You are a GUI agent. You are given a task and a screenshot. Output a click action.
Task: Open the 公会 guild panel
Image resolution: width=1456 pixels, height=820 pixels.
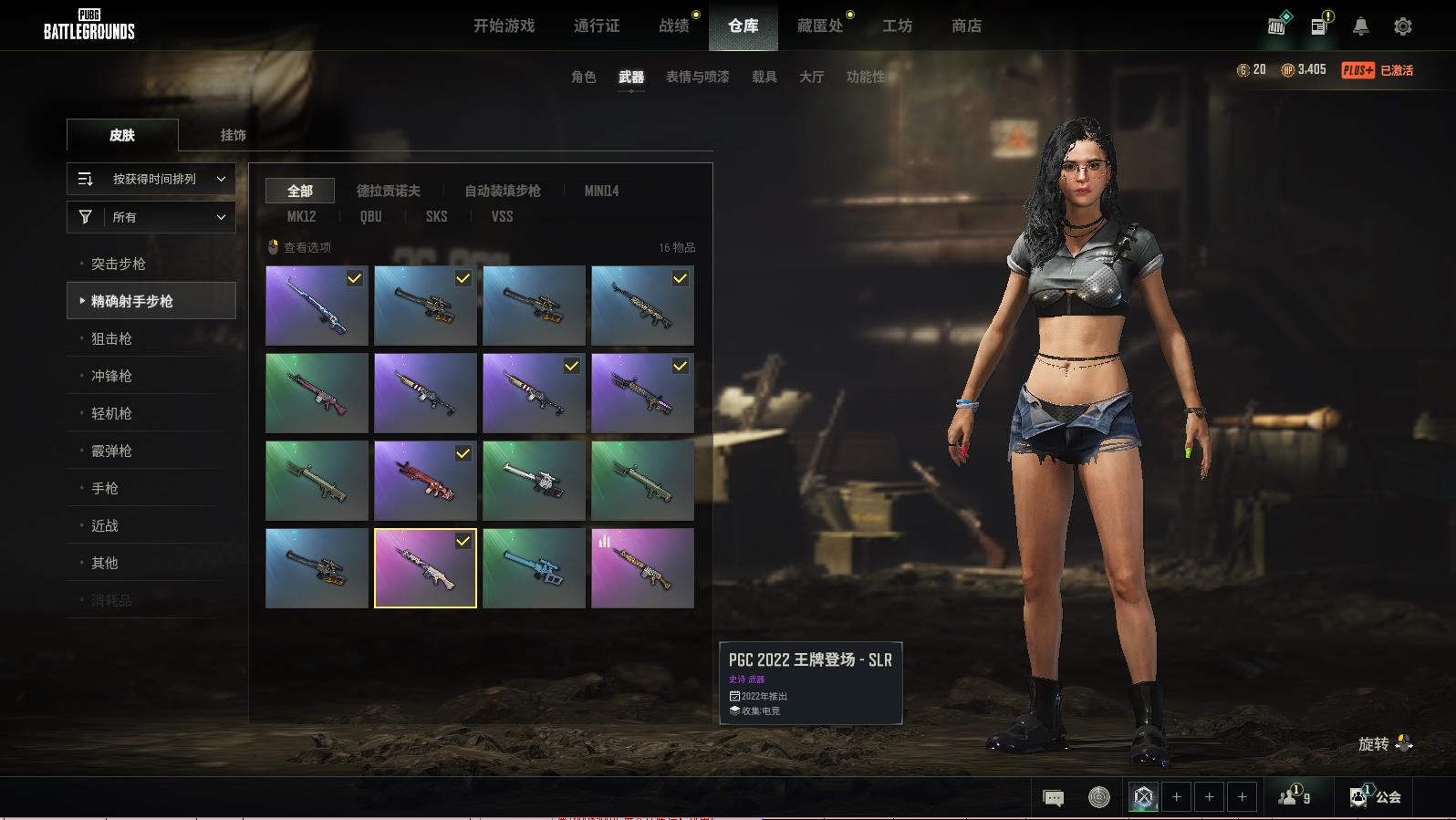[1377, 797]
